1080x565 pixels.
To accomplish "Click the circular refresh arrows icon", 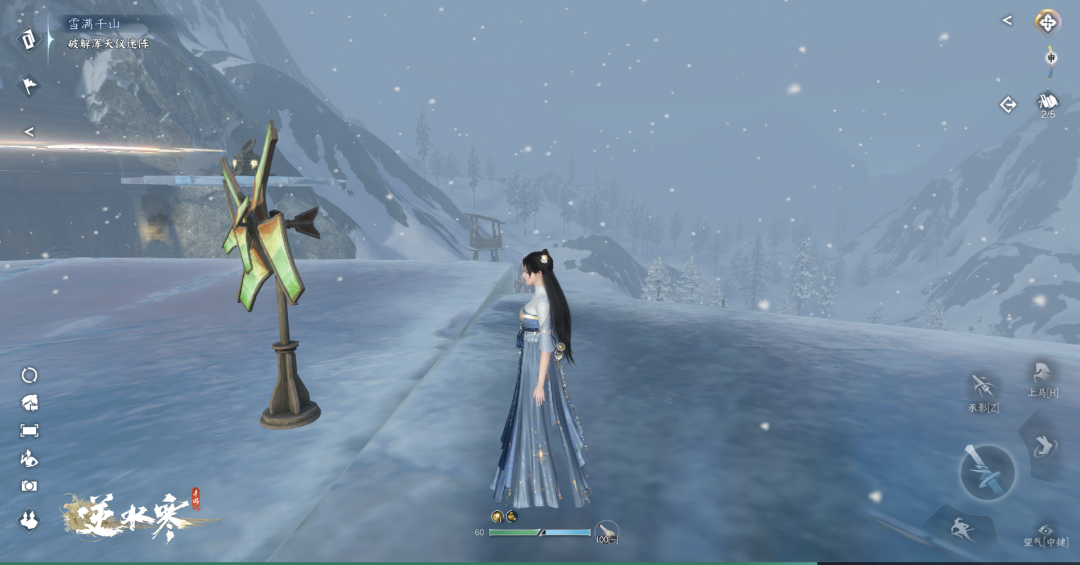I will coord(29,375).
